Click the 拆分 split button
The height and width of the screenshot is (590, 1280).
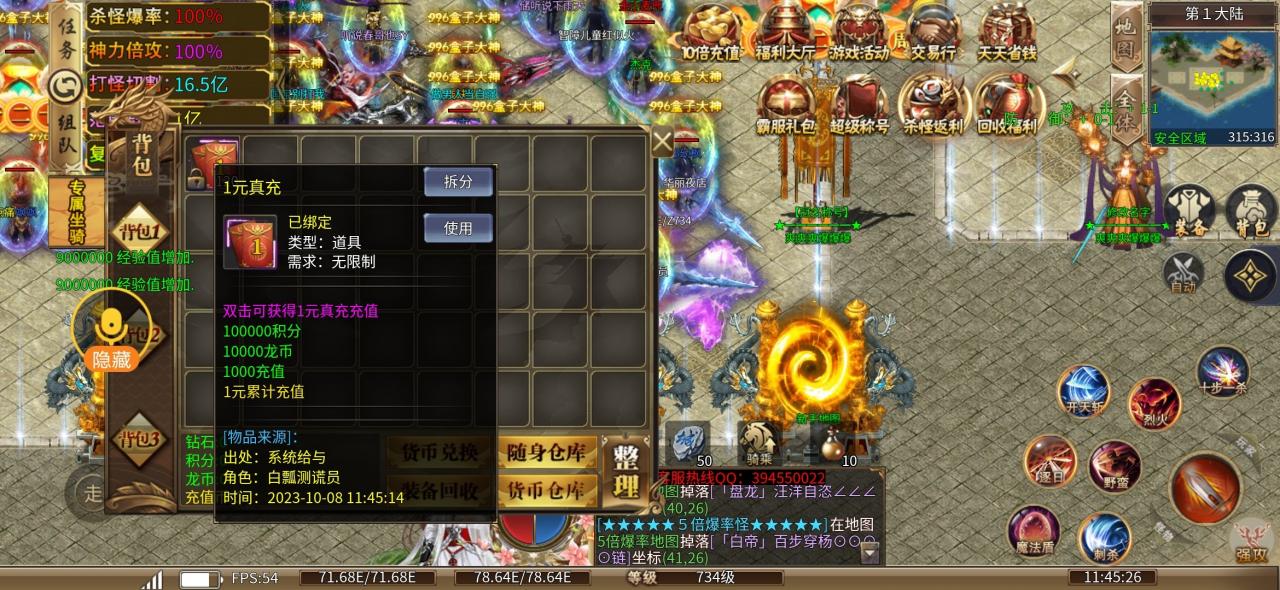tap(458, 181)
